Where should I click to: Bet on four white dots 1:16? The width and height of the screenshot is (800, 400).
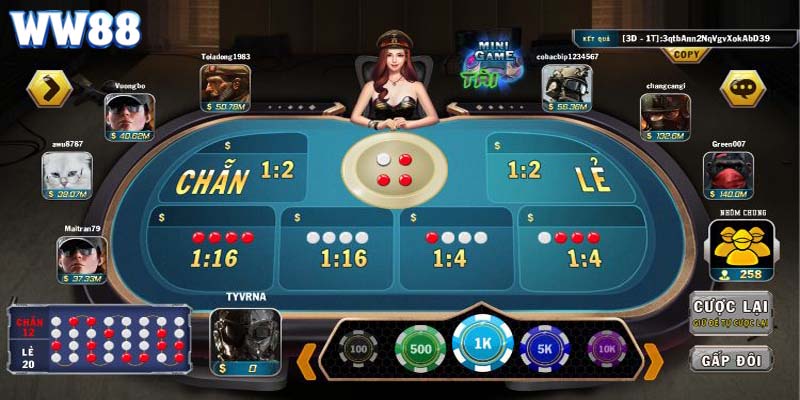[x=337, y=248]
